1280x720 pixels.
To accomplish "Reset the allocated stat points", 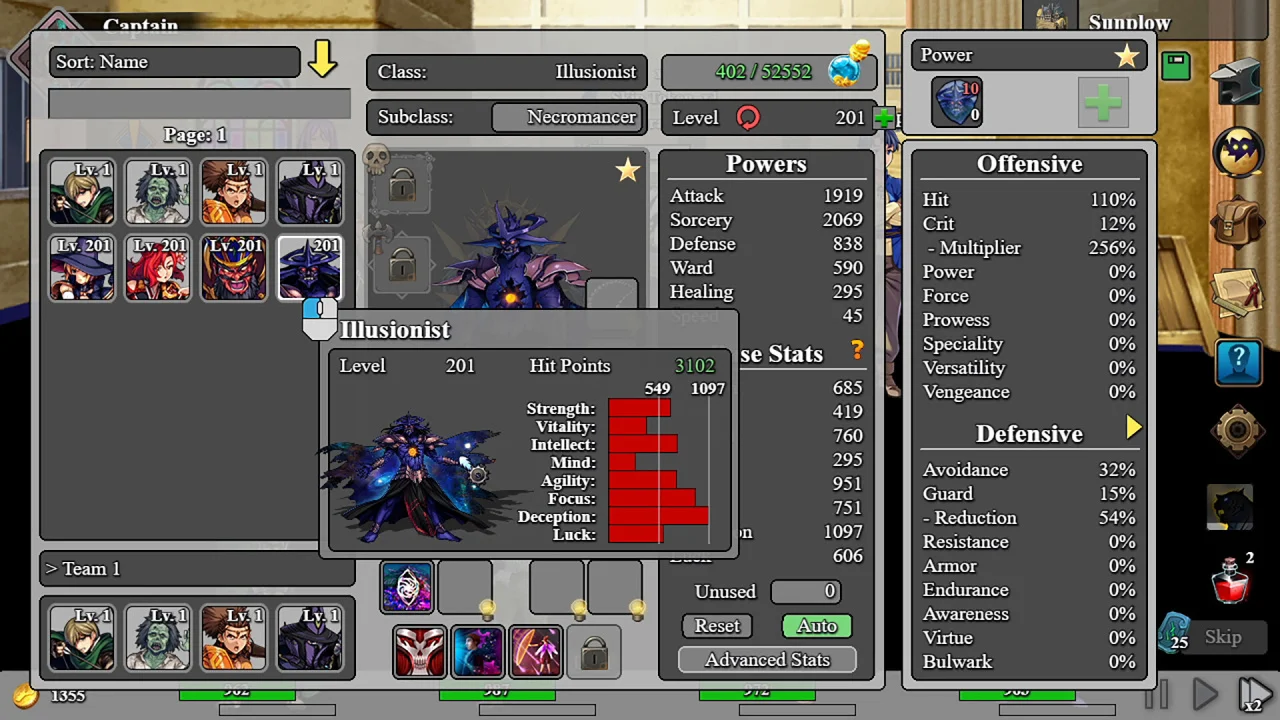I will click(x=717, y=626).
